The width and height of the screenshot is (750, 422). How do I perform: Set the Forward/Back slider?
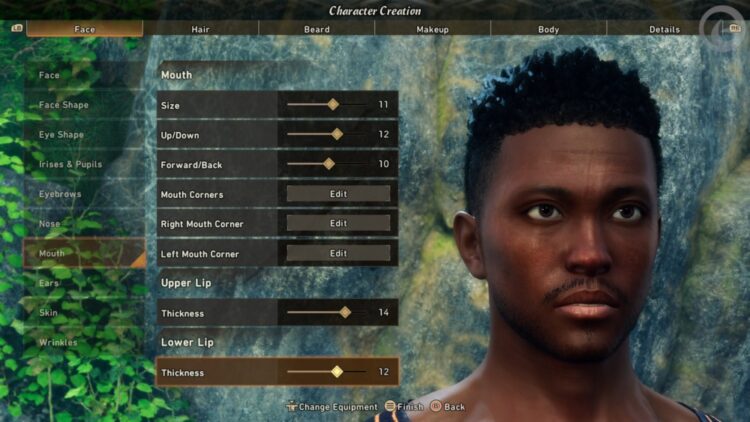coord(329,164)
